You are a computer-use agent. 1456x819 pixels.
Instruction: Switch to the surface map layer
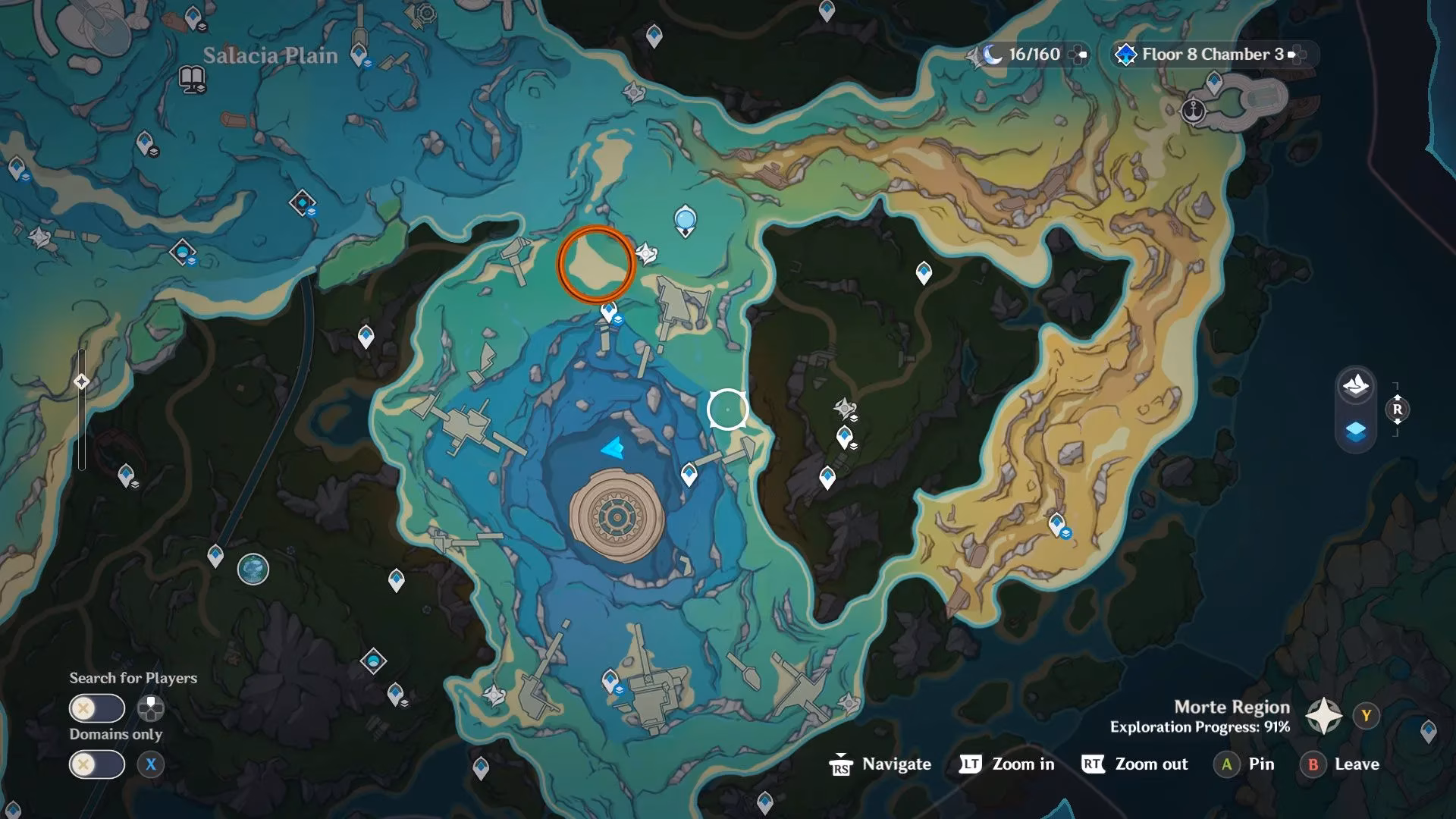1355,386
